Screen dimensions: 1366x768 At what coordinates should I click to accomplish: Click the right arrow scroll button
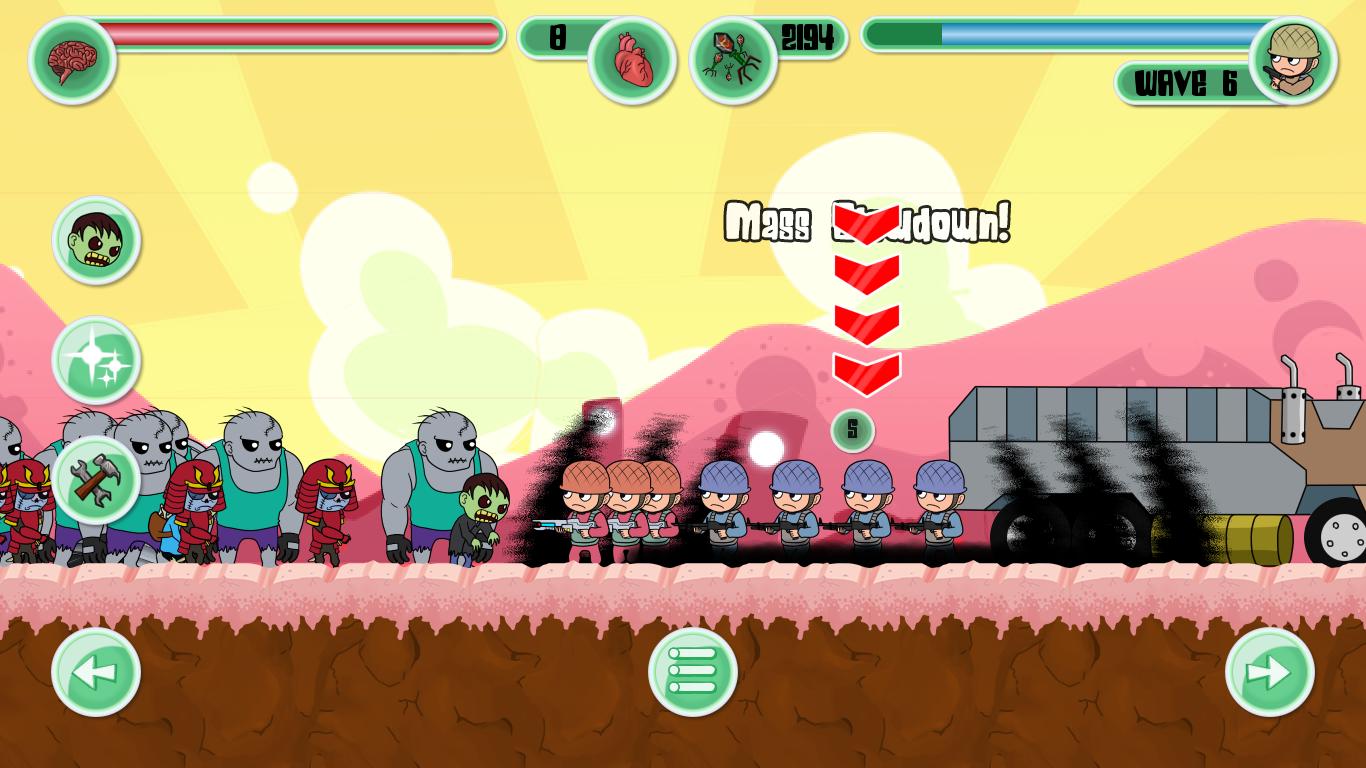(1269, 672)
